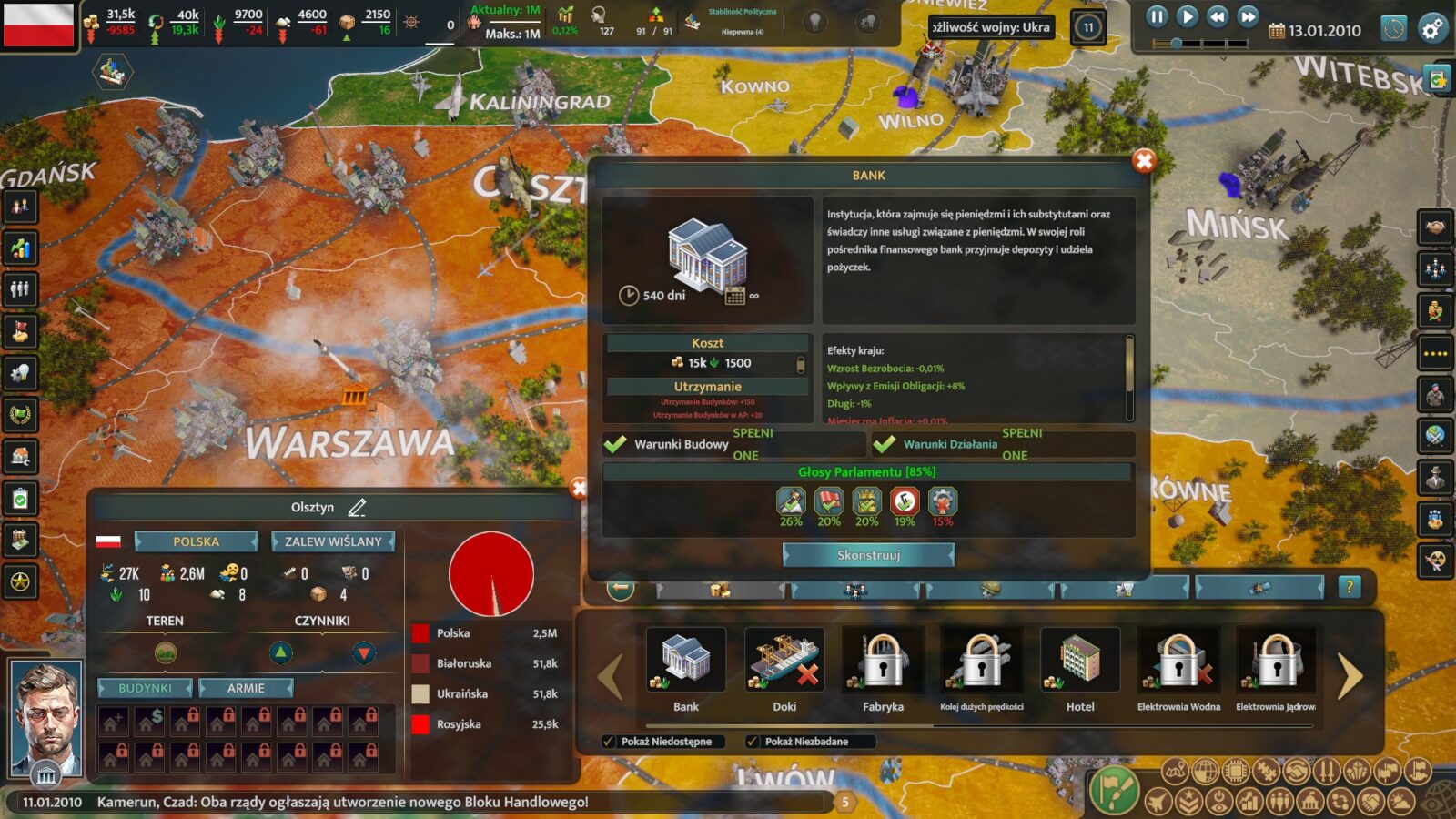
Task: Rename Olsztyn with the pencil icon
Action: (357, 507)
